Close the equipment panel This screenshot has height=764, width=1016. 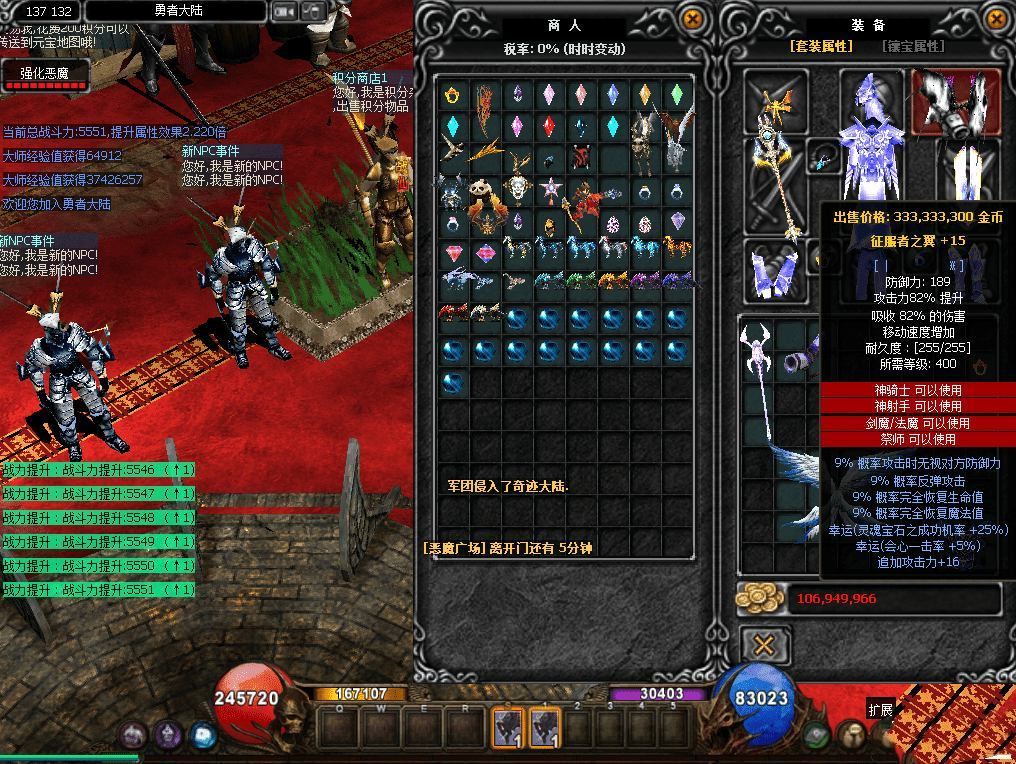point(997,19)
